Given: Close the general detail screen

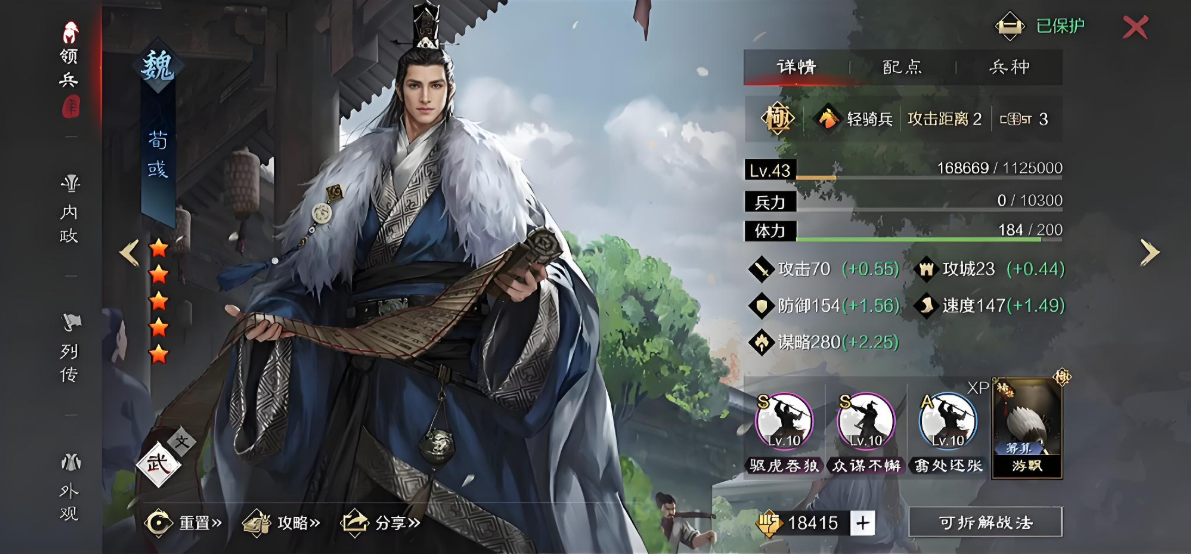Looking at the screenshot, I should (1135, 27).
